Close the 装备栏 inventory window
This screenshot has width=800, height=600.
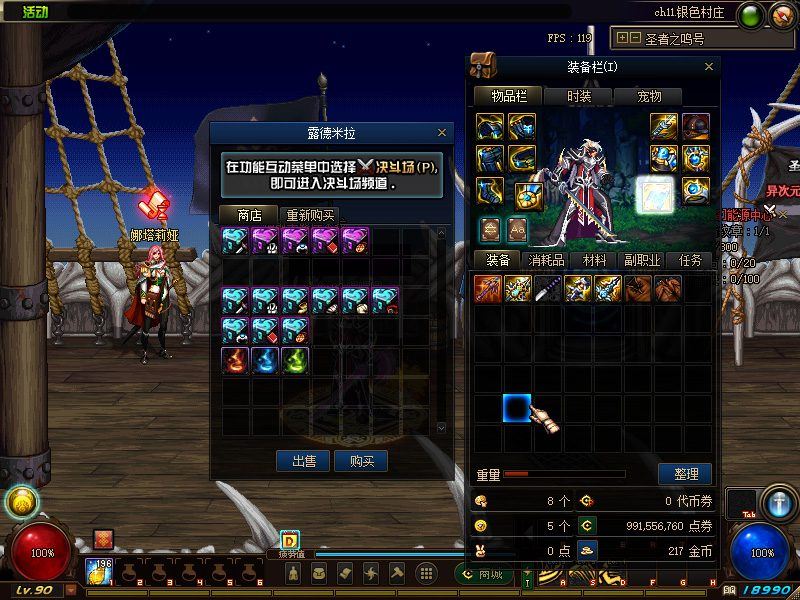[709, 67]
